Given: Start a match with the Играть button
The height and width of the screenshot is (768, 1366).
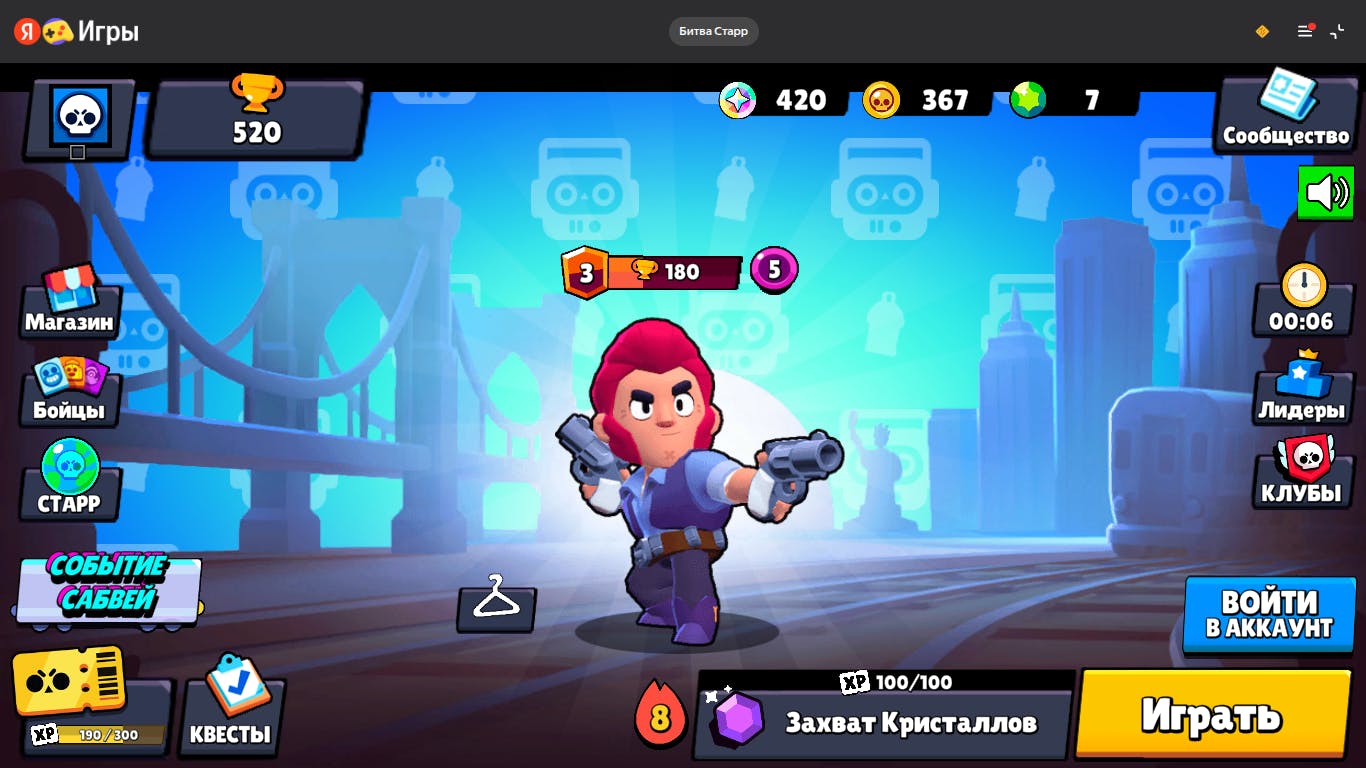Looking at the screenshot, I should (x=1212, y=714).
